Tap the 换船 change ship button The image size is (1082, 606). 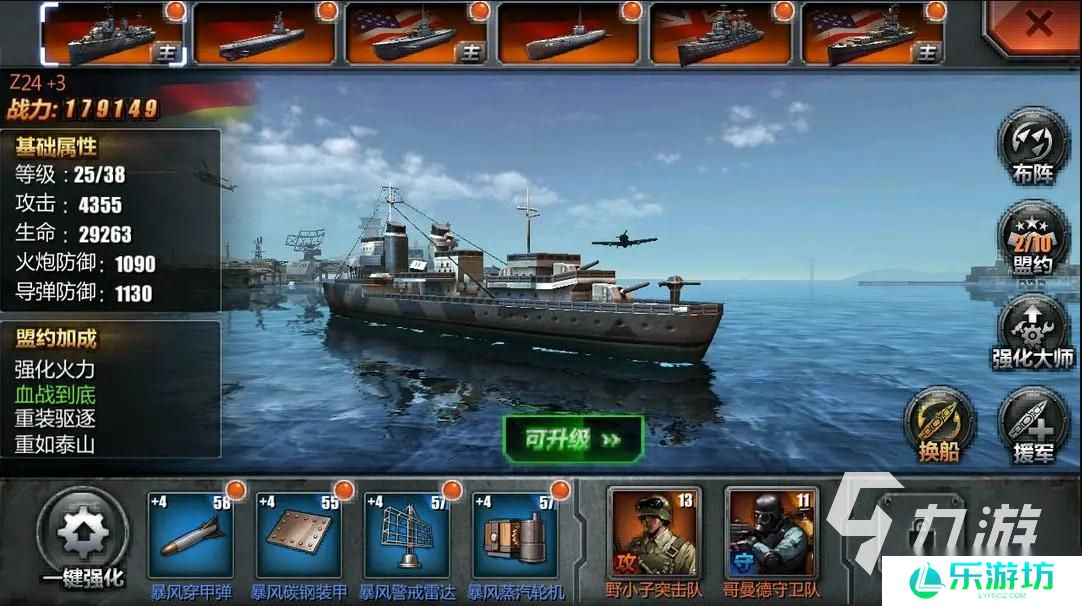940,423
